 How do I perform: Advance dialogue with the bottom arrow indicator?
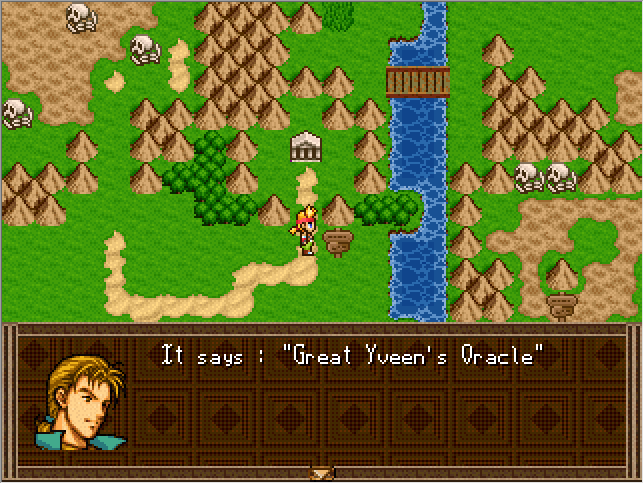[x=321, y=473]
